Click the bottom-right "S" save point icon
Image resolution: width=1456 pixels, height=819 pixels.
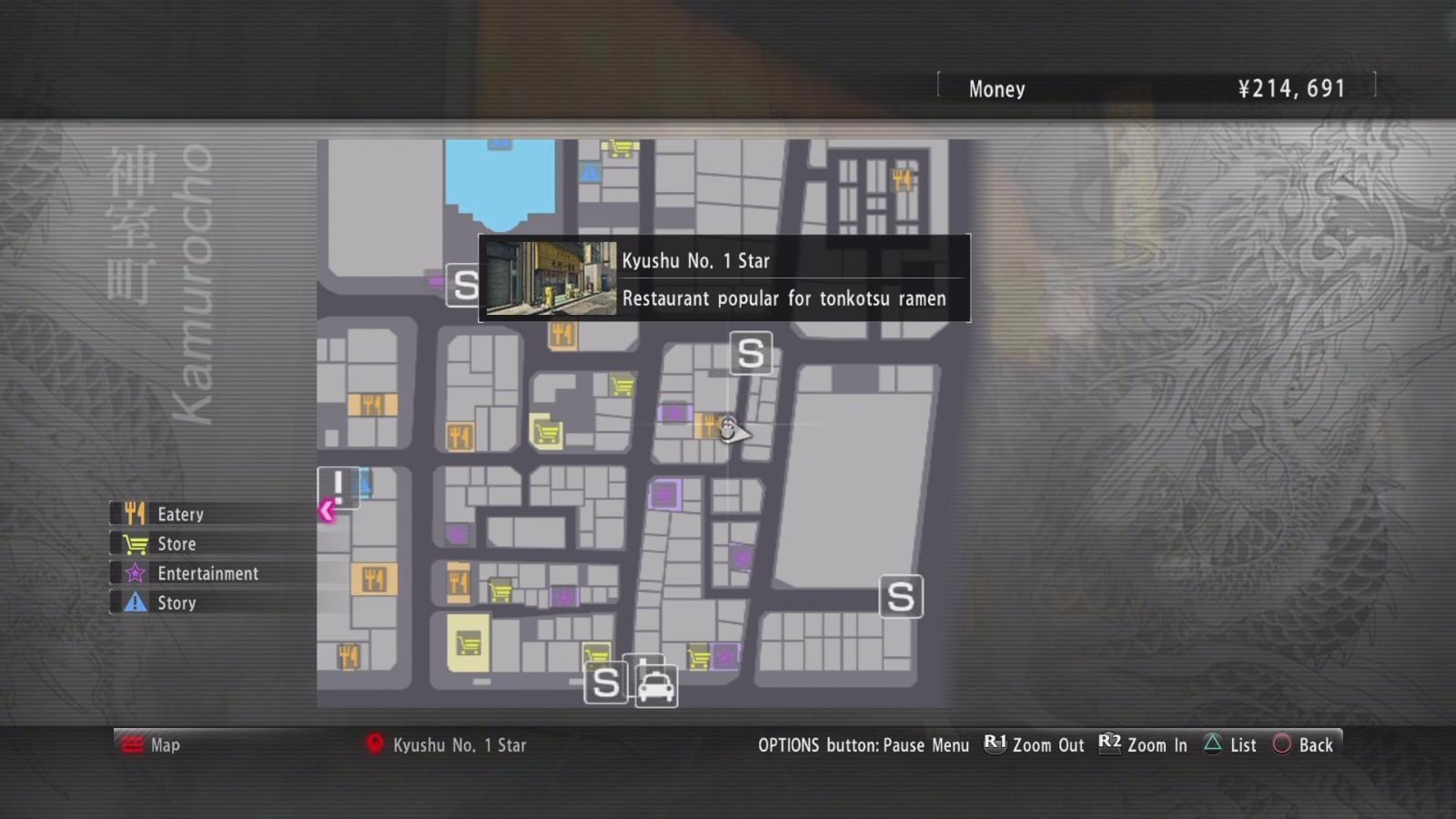[901, 597]
